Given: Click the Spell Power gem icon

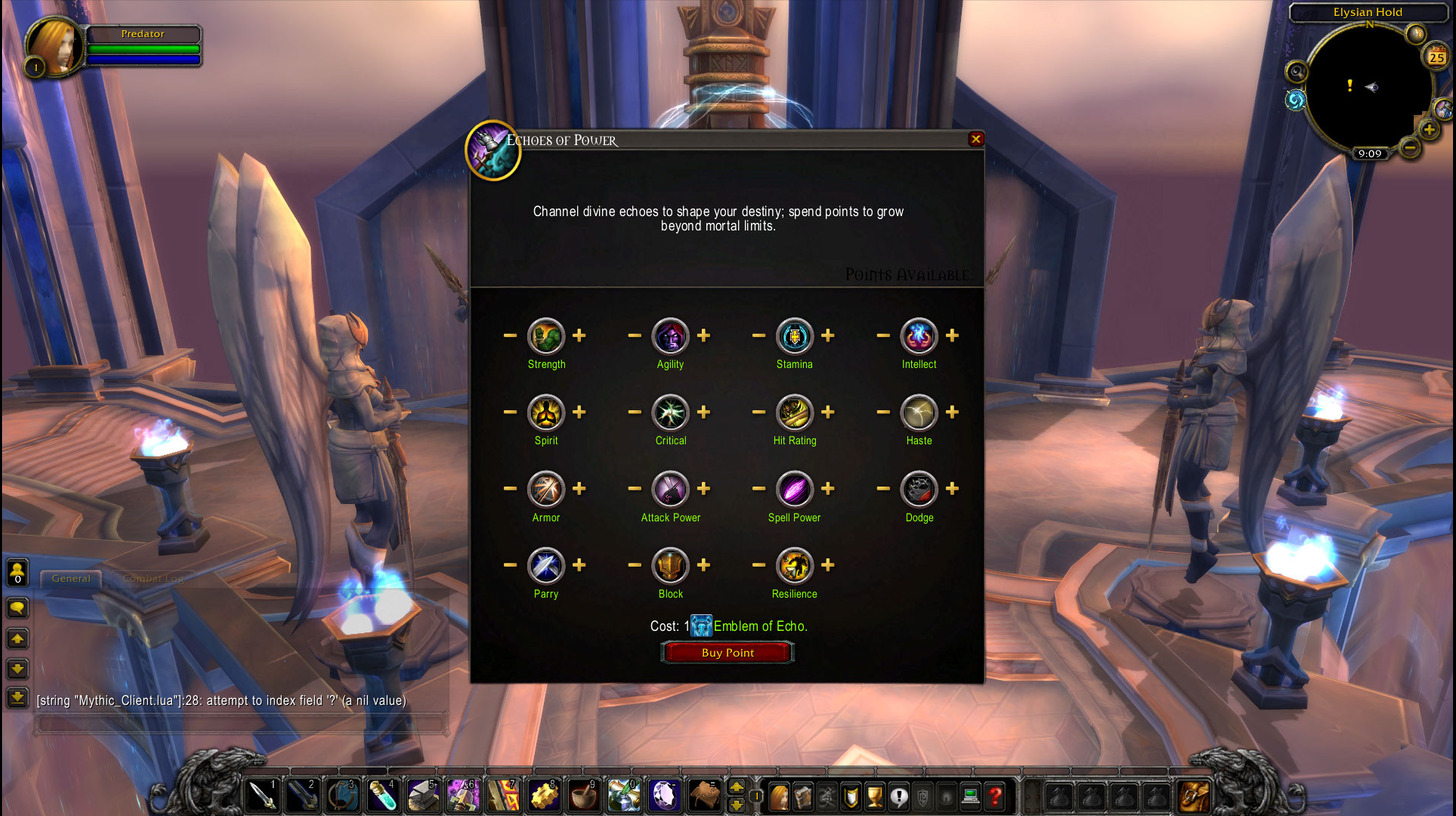Looking at the screenshot, I should 794,490.
